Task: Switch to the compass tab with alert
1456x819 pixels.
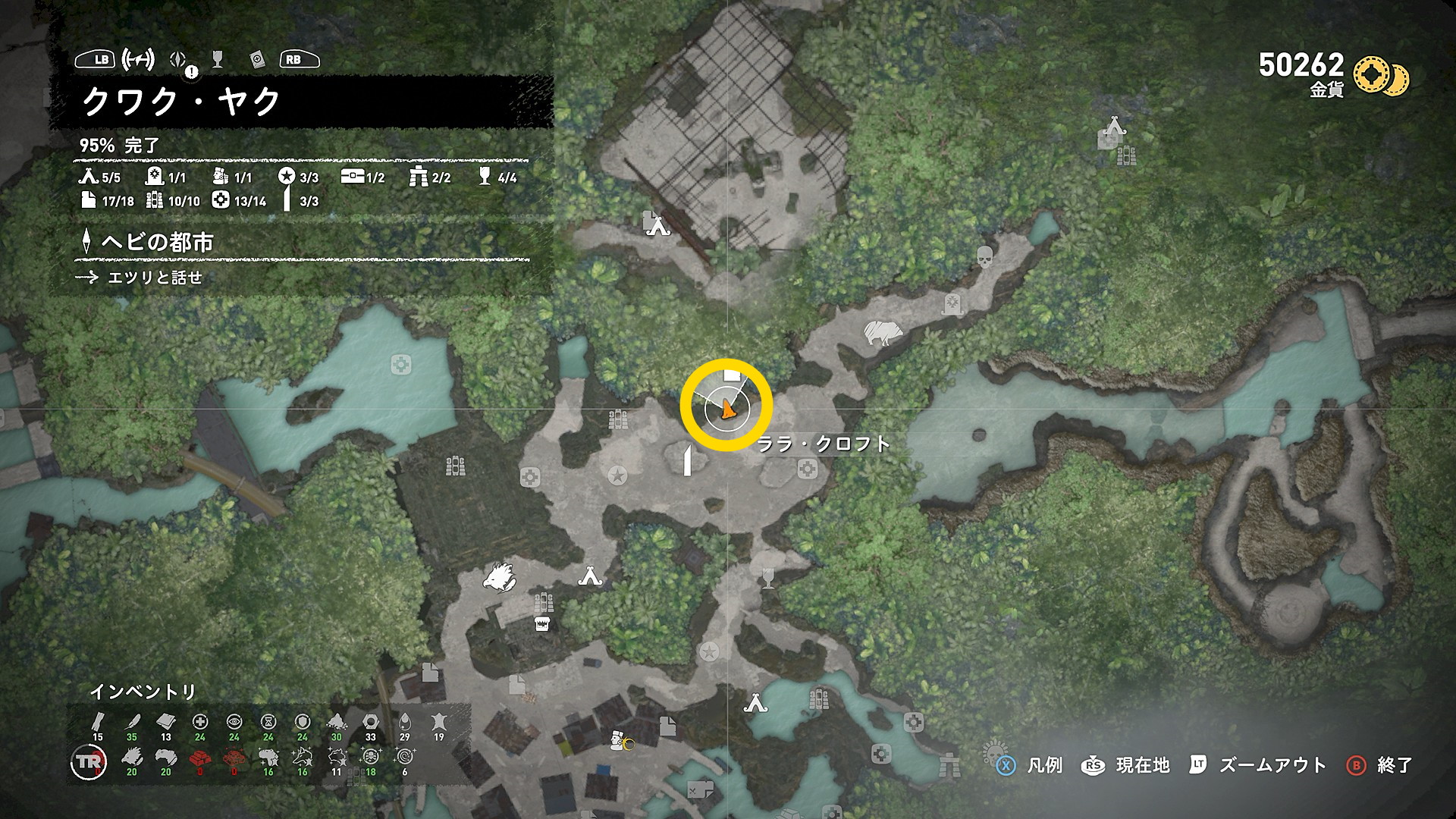Action: click(x=179, y=60)
